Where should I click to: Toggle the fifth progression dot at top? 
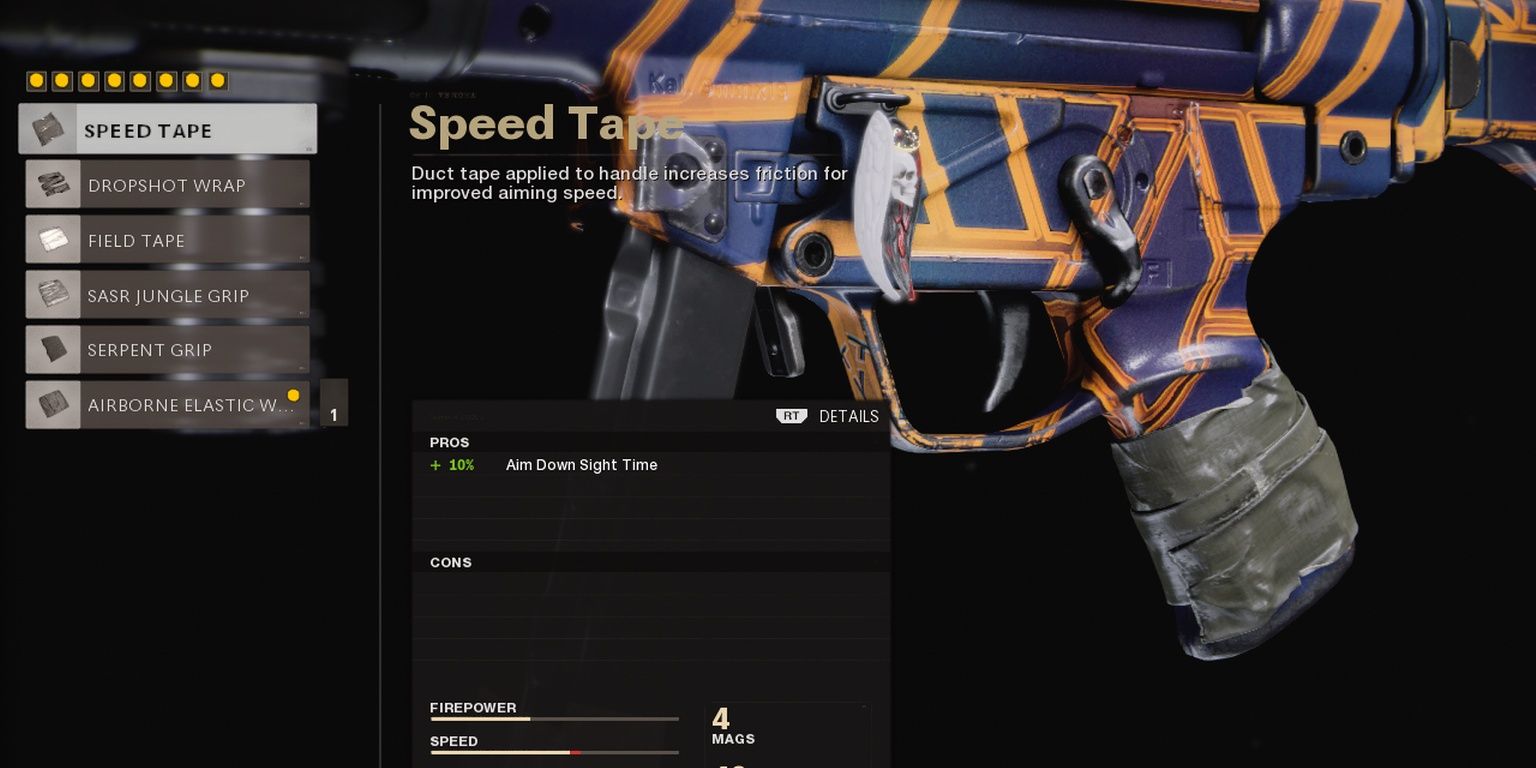(x=139, y=79)
